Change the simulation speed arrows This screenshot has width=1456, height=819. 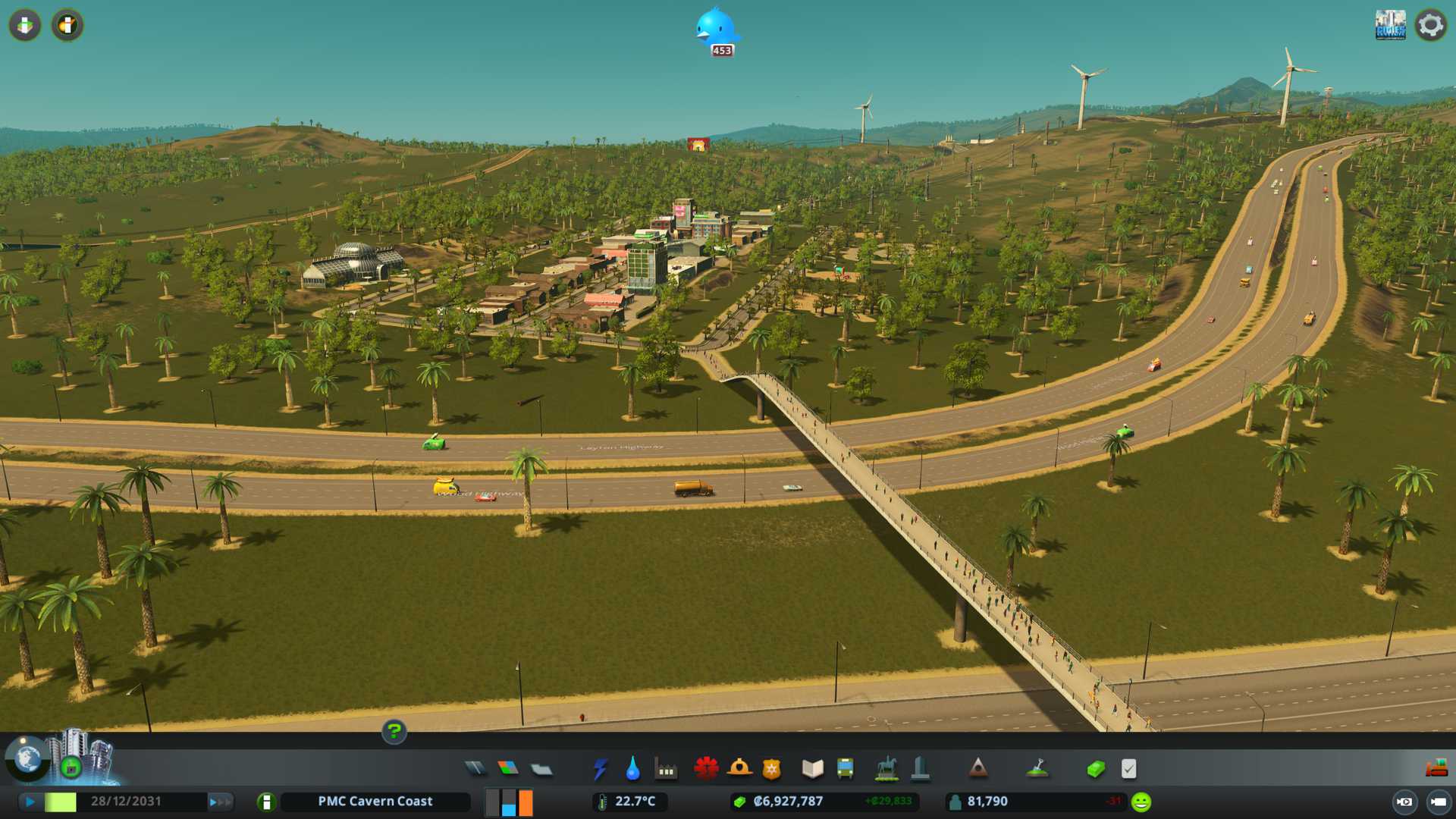[220, 802]
